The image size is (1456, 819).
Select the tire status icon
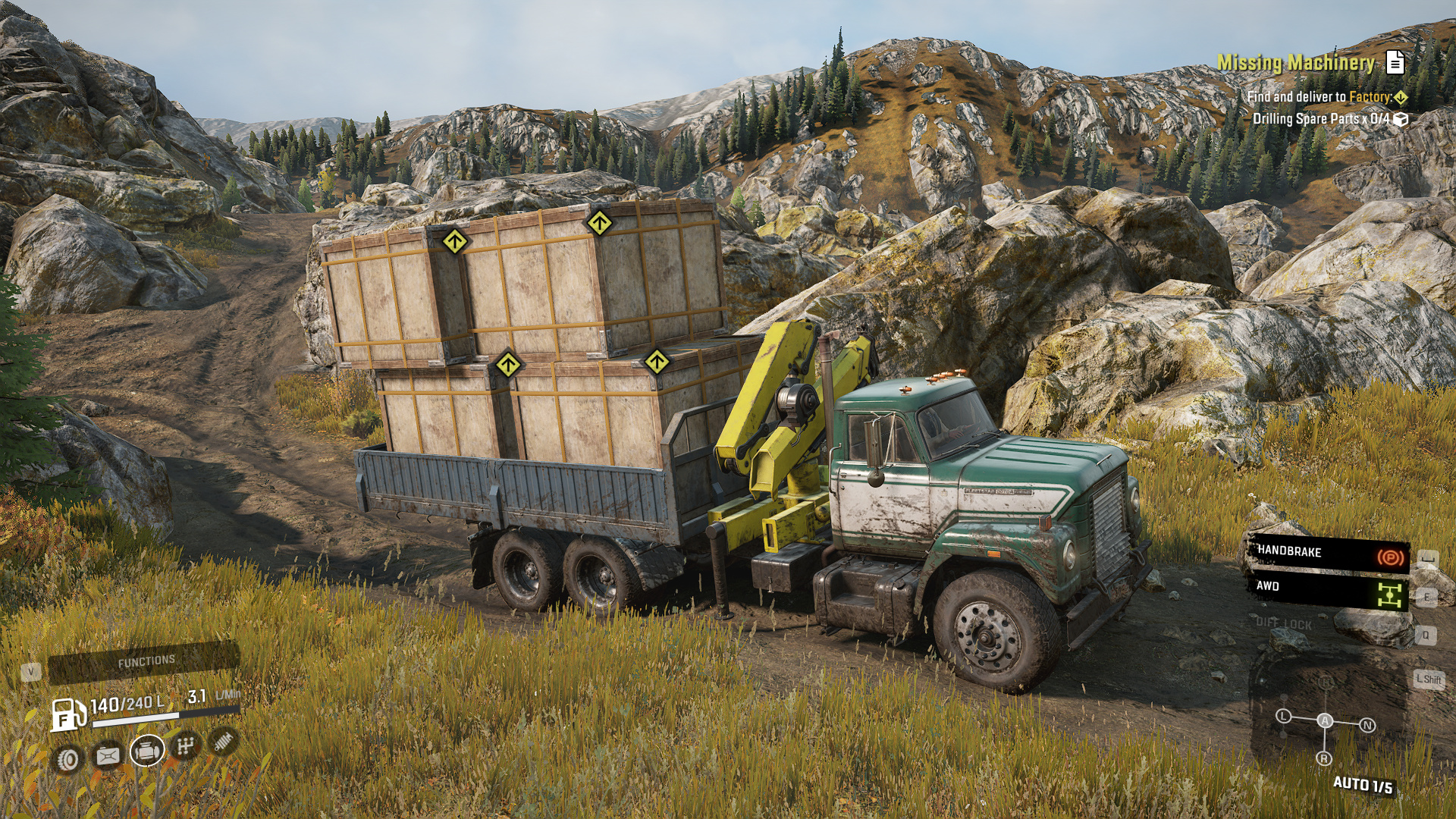point(68,759)
